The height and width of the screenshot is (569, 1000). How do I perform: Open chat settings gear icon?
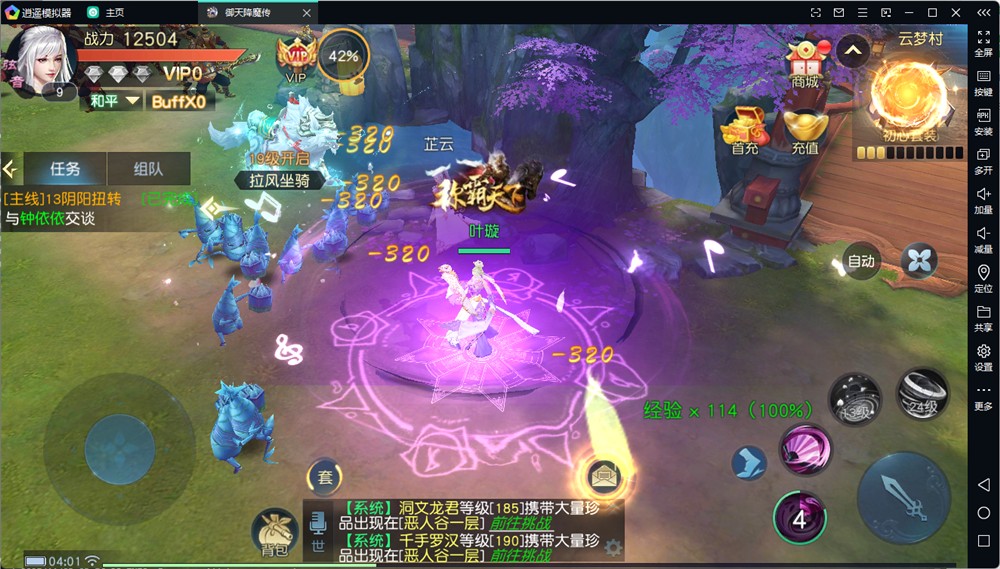tap(612, 547)
